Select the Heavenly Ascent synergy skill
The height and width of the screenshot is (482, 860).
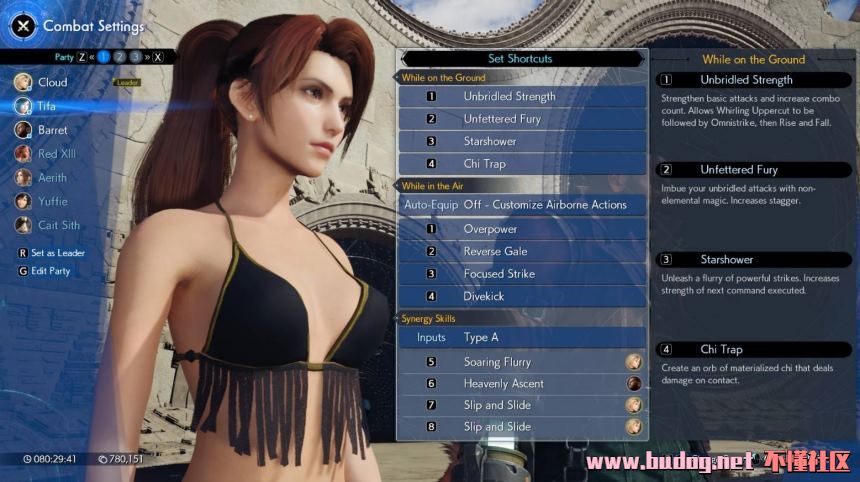(522, 384)
